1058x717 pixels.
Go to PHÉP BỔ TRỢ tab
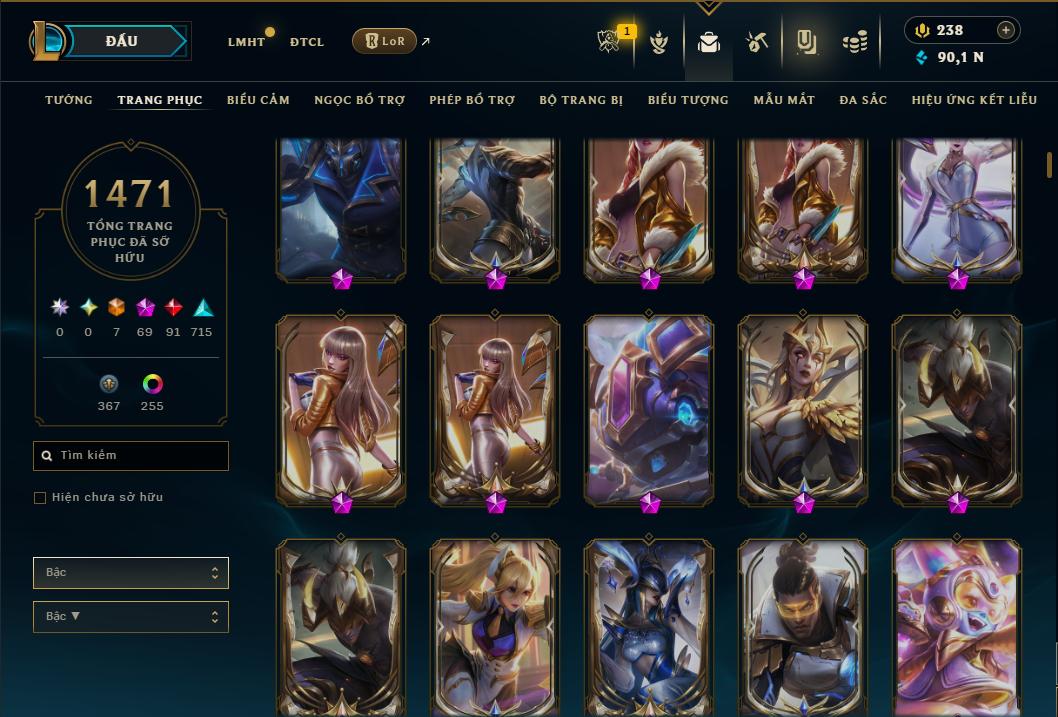[472, 100]
